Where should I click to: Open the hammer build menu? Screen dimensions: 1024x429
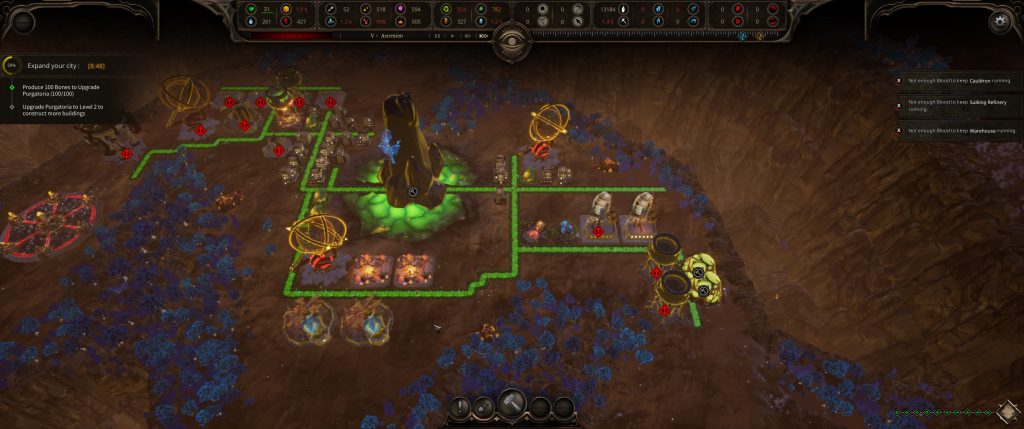click(x=512, y=403)
